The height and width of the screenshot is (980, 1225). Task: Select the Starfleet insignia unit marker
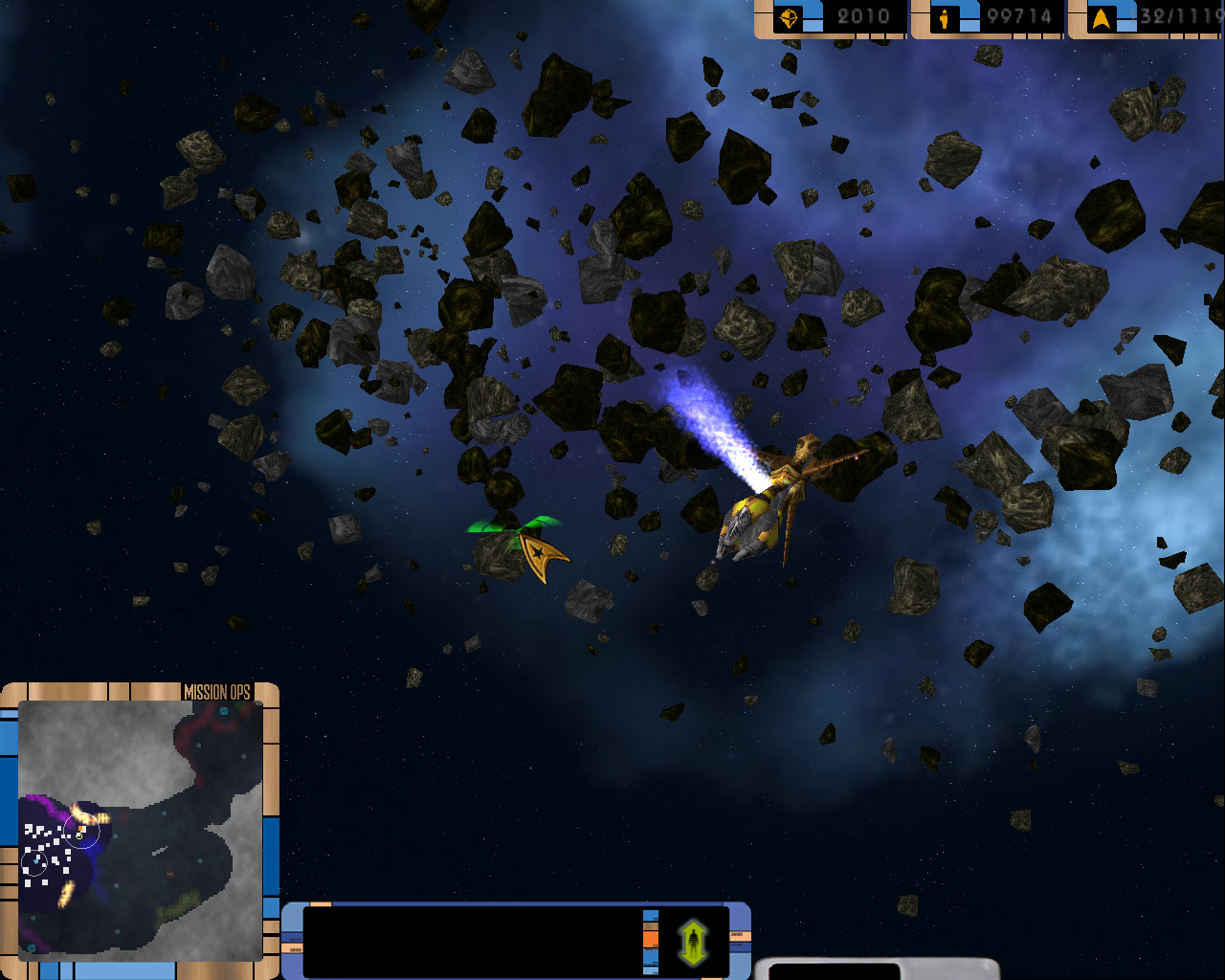[540, 555]
